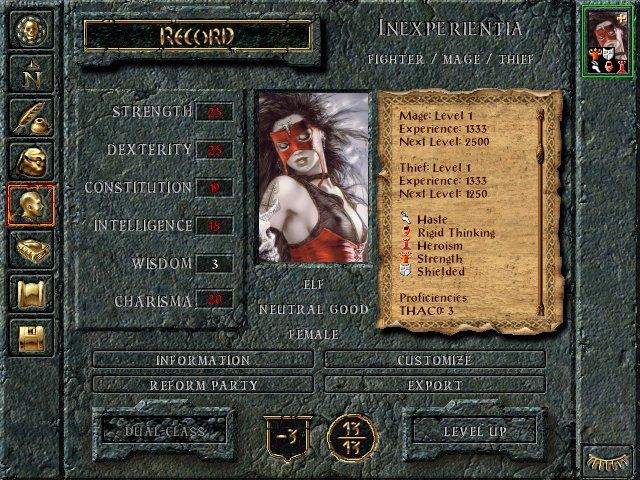Open the Information panel
The image size is (640, 480).
click(203, 360)
